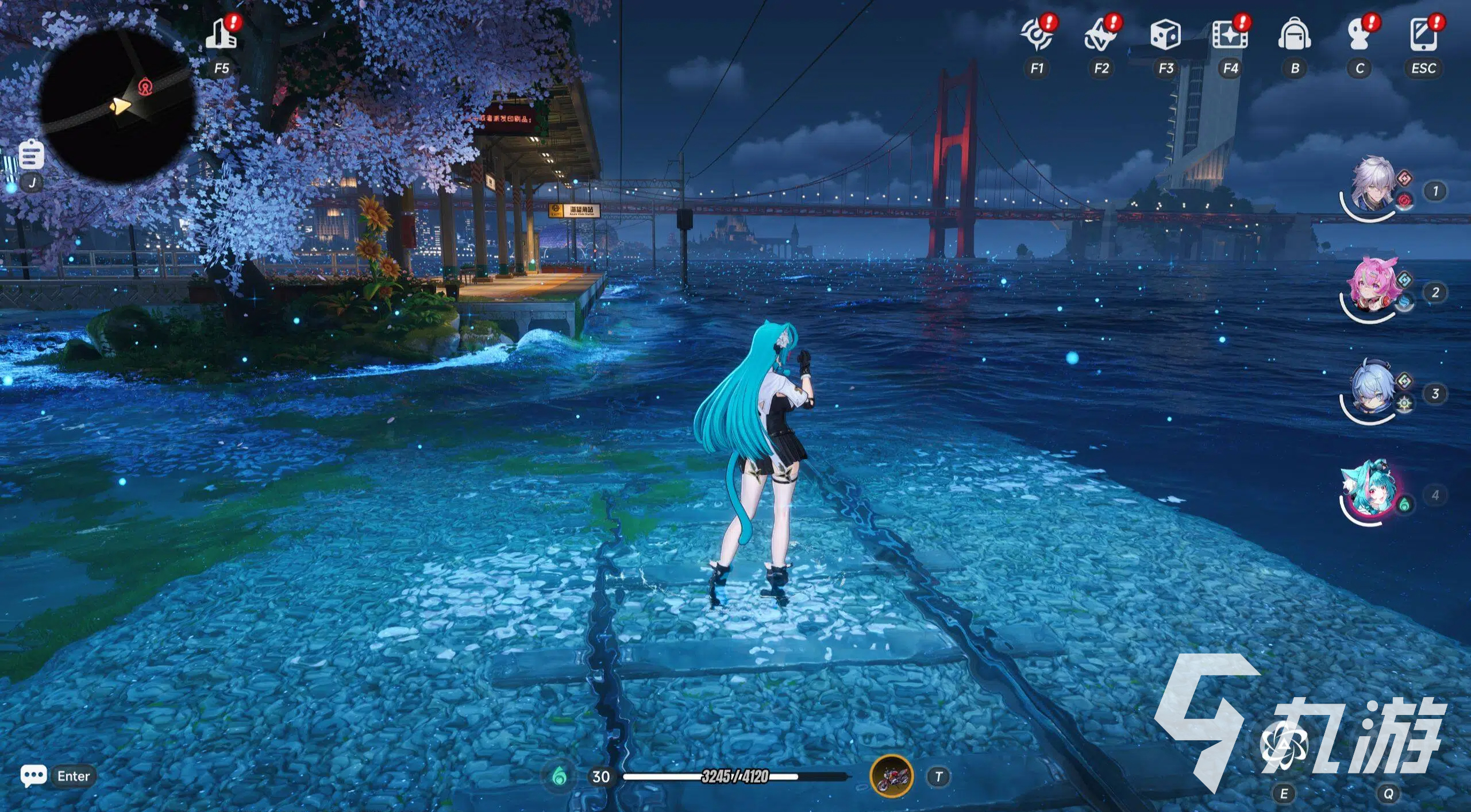The height and width of the screenshot is (812, 1471).
Task: Open the city buildings icon beside minimap
Action: (221, 34)
